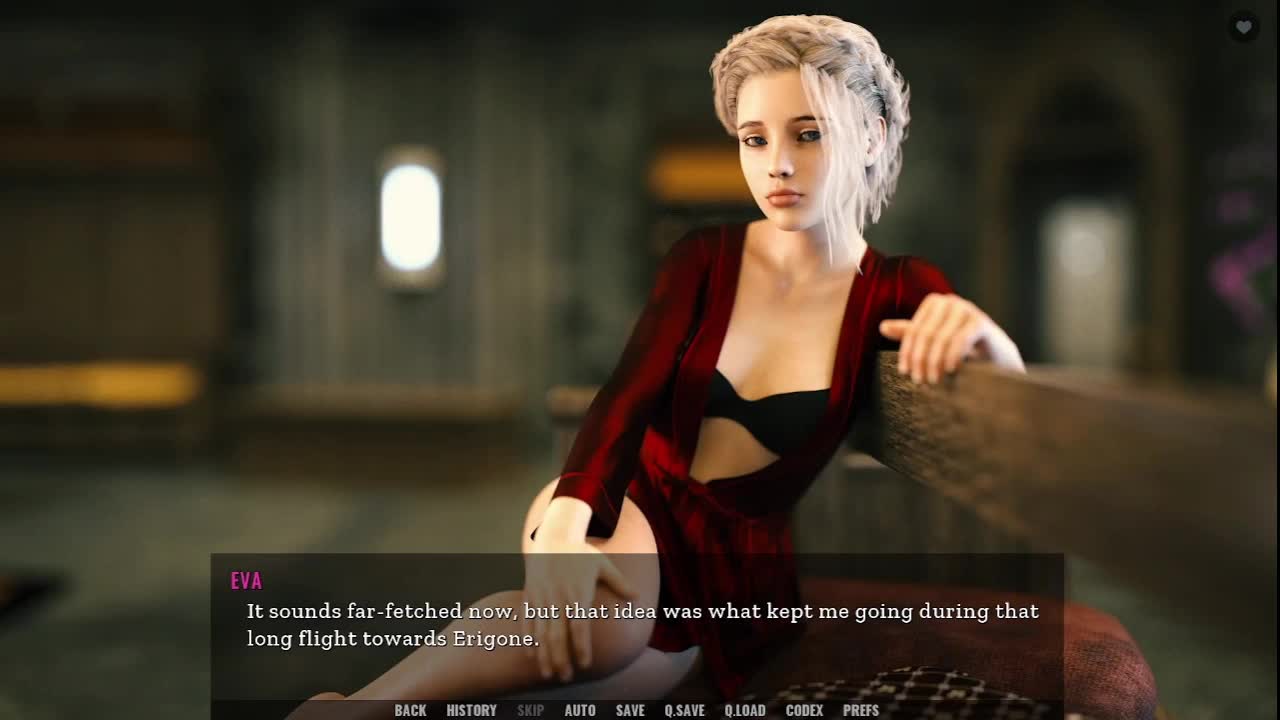Open PREFS settings menu
Screen dimensions: 1280x720
click(861, 710)
